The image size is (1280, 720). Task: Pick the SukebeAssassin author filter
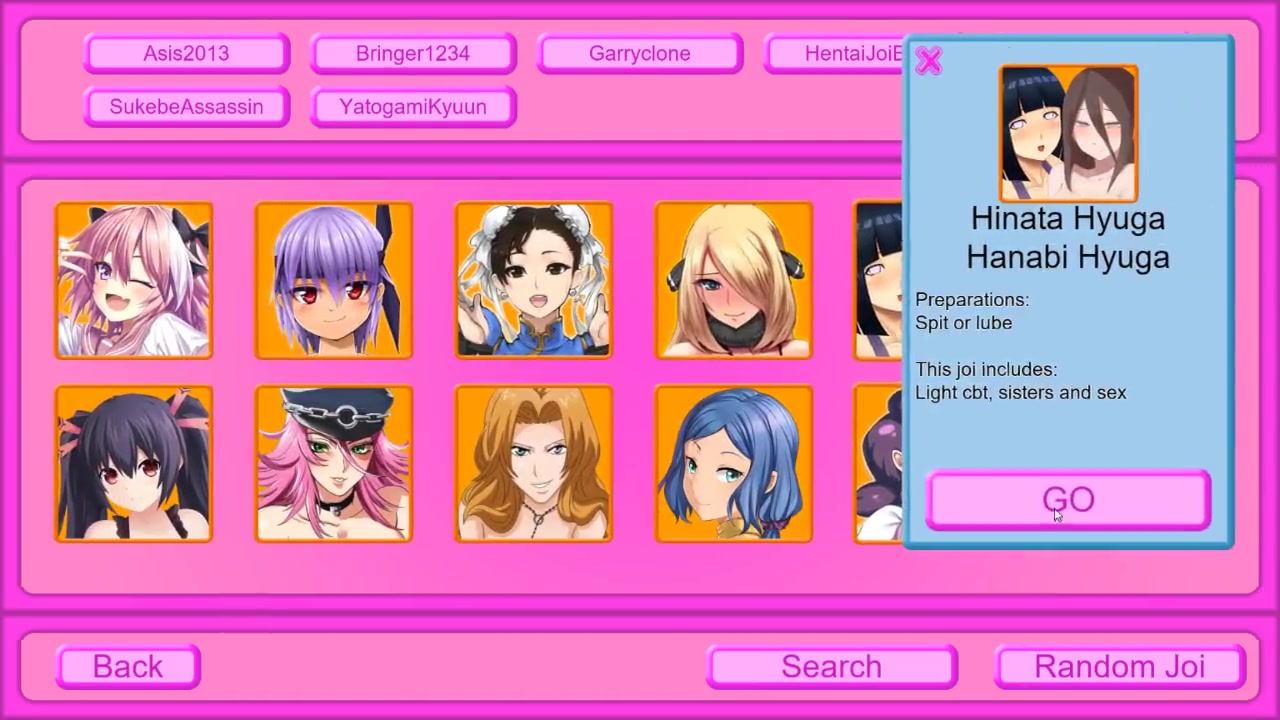(x=187, y=107)
